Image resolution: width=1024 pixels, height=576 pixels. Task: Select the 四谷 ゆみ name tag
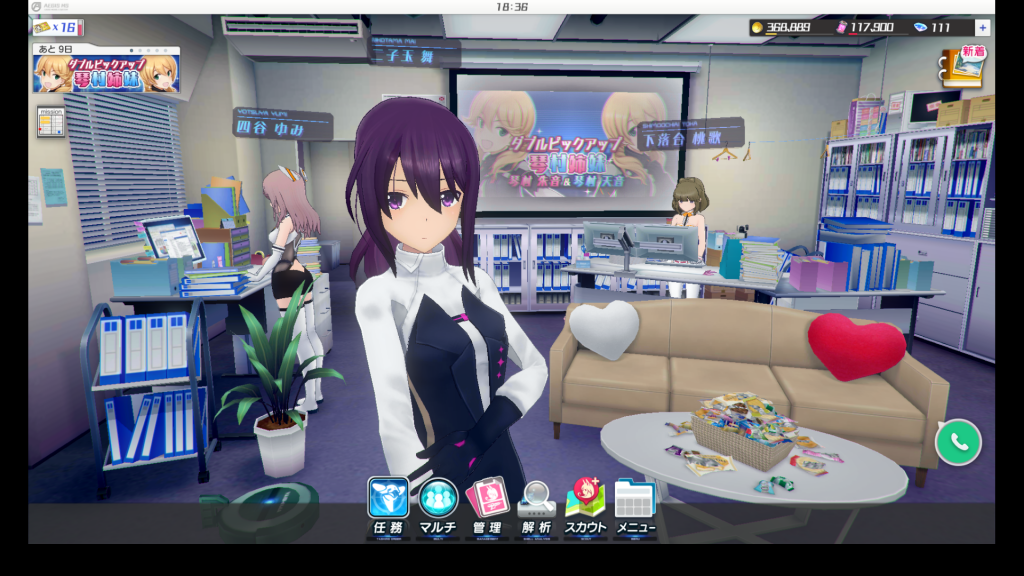click(x=282, y=127)
